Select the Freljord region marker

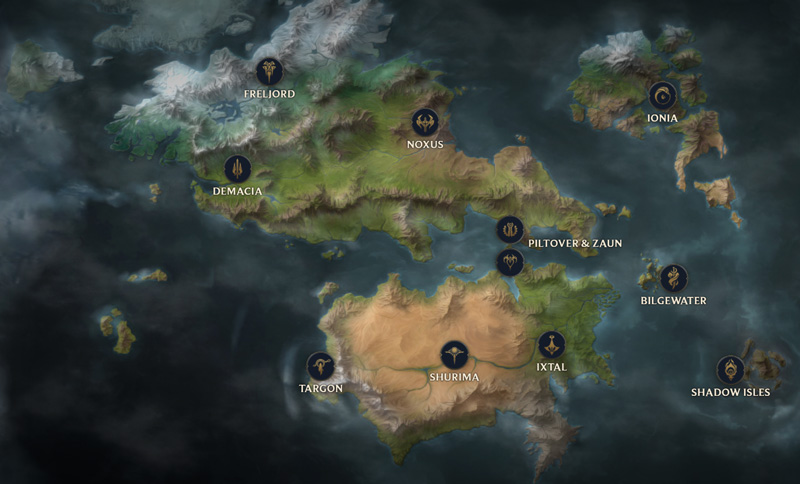pyautogui.click(x=268, y=72)
